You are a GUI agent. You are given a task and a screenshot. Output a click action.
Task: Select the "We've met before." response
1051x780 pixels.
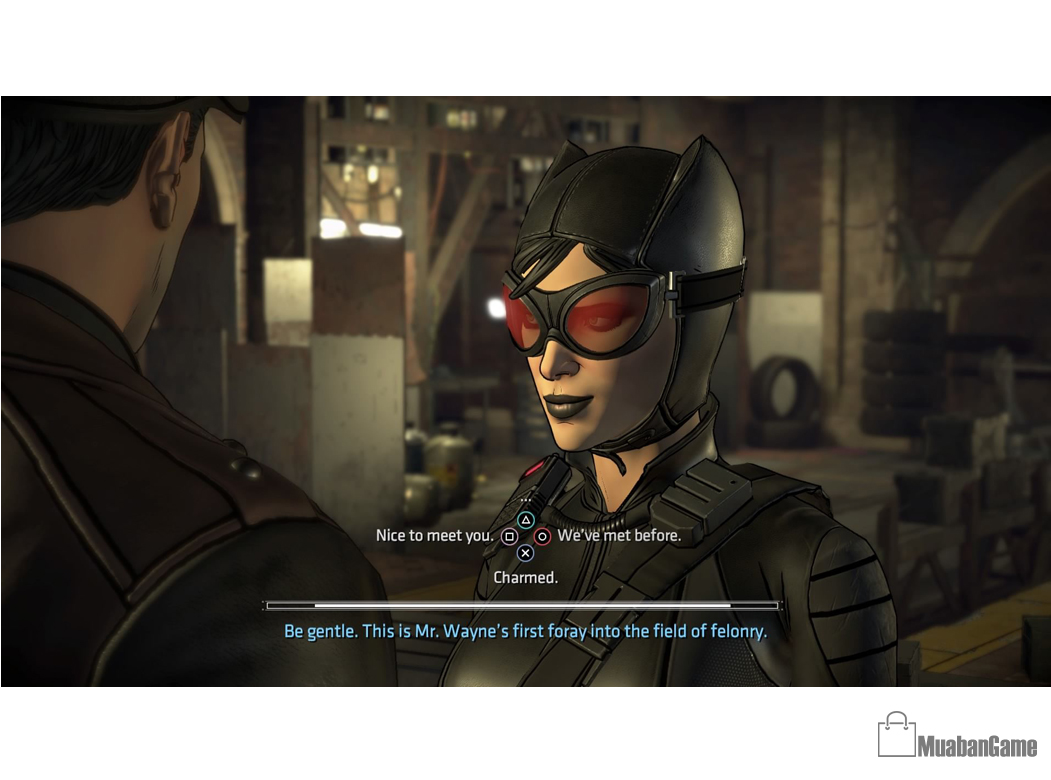(x=618, y=536)
